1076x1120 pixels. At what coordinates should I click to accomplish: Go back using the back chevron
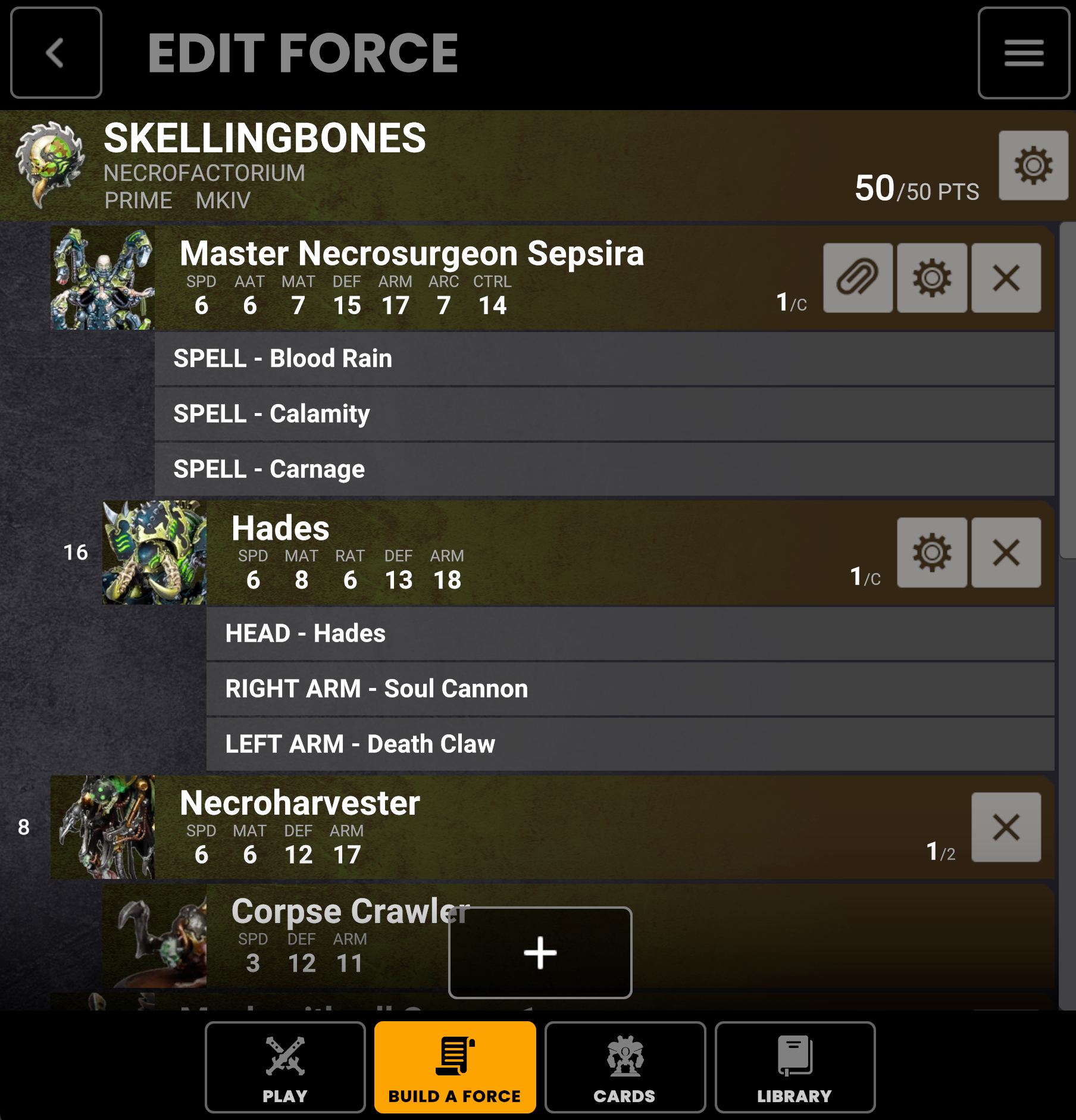coord(56,53)
